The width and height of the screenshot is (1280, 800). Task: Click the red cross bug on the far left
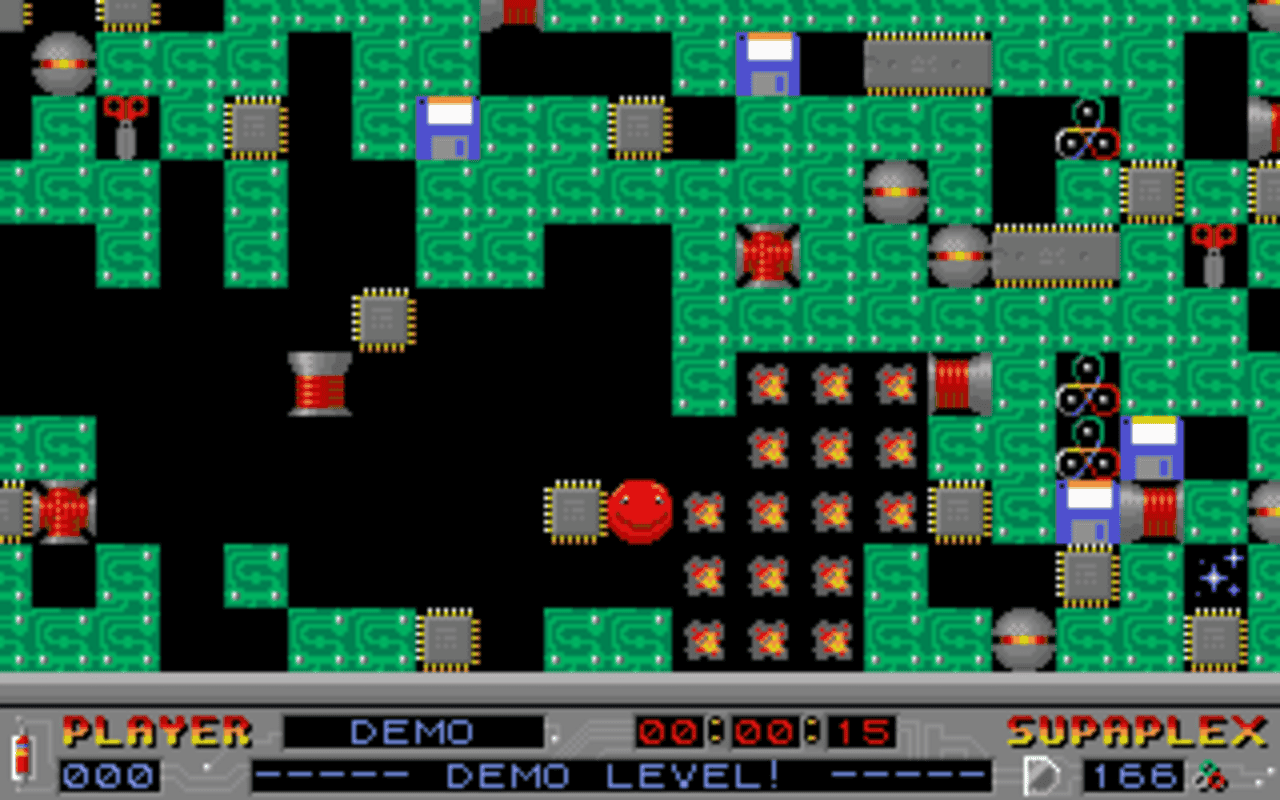coord(62,510)
